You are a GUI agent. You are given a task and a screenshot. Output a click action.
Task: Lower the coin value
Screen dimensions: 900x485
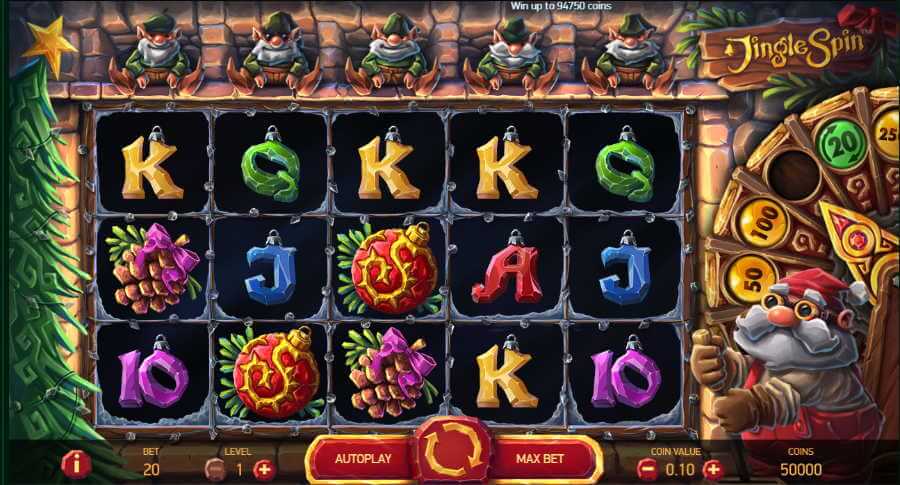pyautogui.click(x=647, y=468)
